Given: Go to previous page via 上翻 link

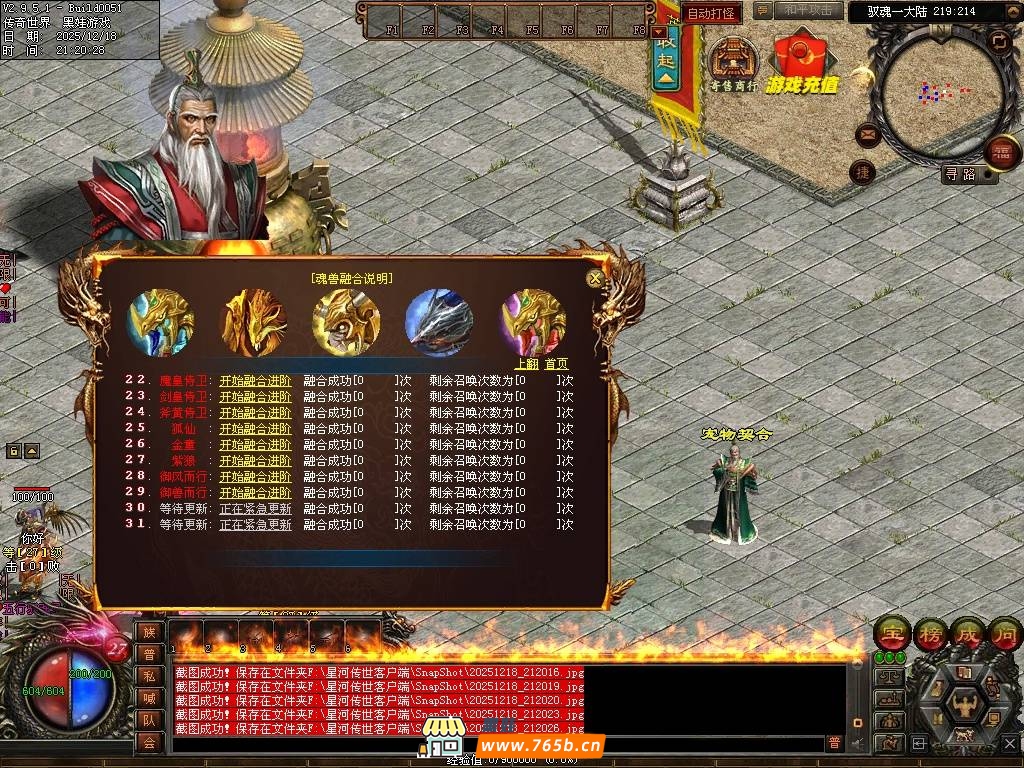Looking at the screenshot, I should point(526,364).
